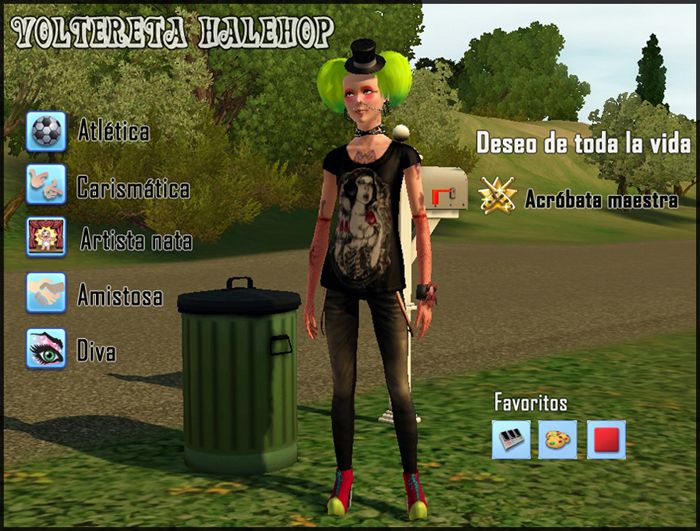Select the Amistosa handshake trait icon
The image size is (700, 531).
pyautogui.click(x=46, y=293)
